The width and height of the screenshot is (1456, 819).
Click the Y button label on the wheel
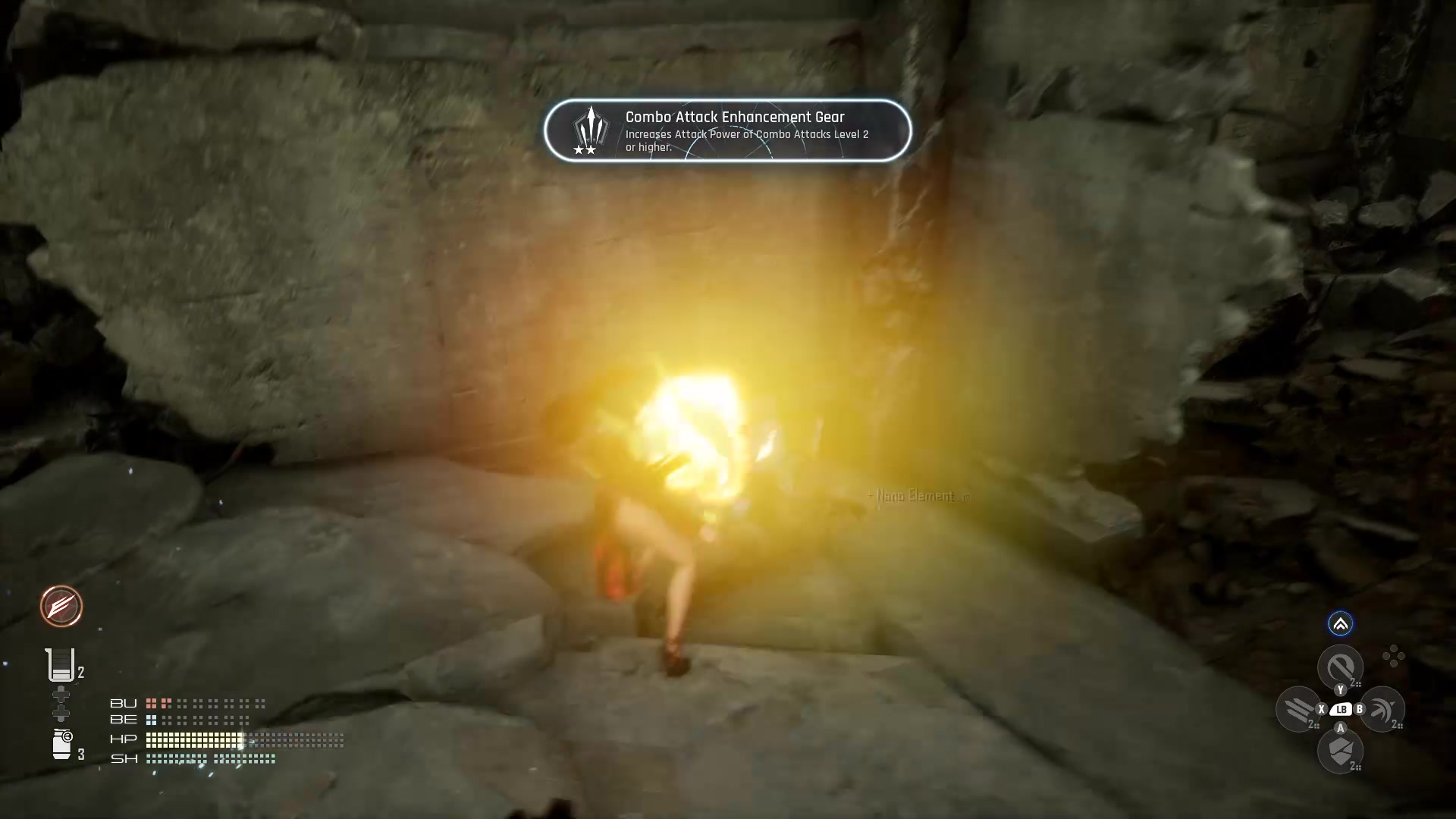tap(1341, 689)
